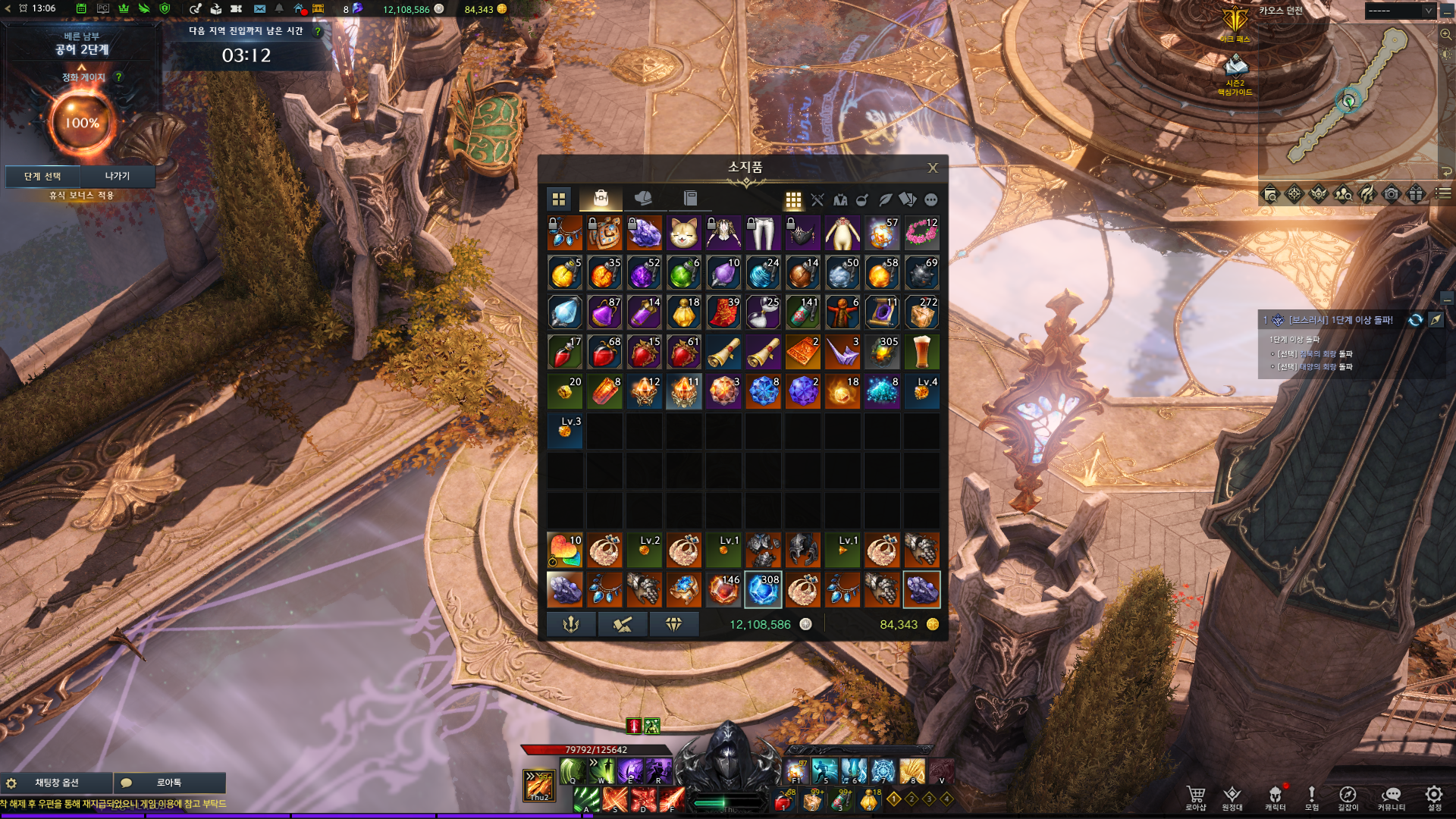The width and height of the screenshot is (1456, 819).
Task: Pick the white pants inventory slot
Action: click(x=763, y=233)
